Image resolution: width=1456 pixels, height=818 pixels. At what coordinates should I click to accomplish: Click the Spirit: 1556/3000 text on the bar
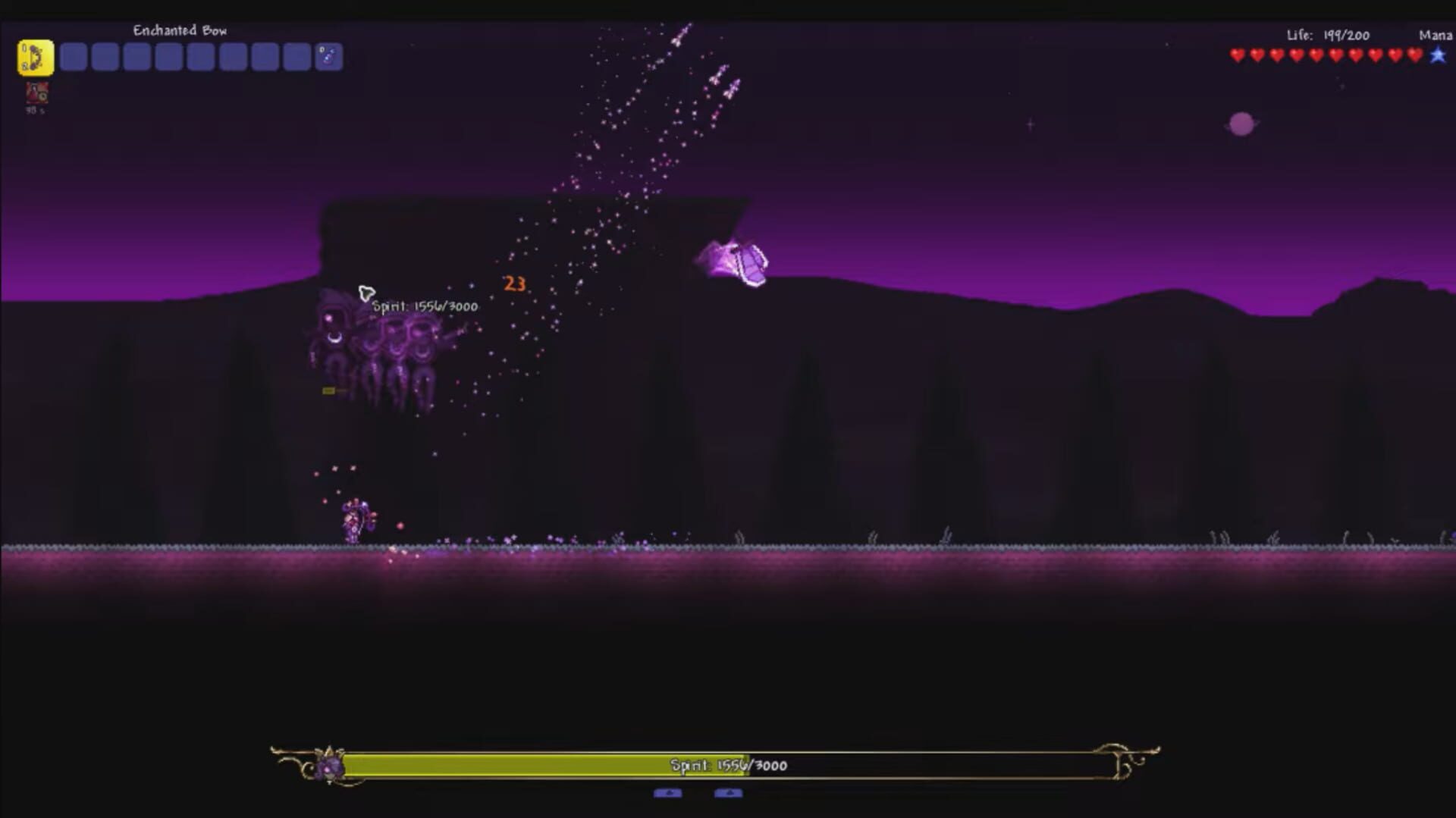point(730,765)
